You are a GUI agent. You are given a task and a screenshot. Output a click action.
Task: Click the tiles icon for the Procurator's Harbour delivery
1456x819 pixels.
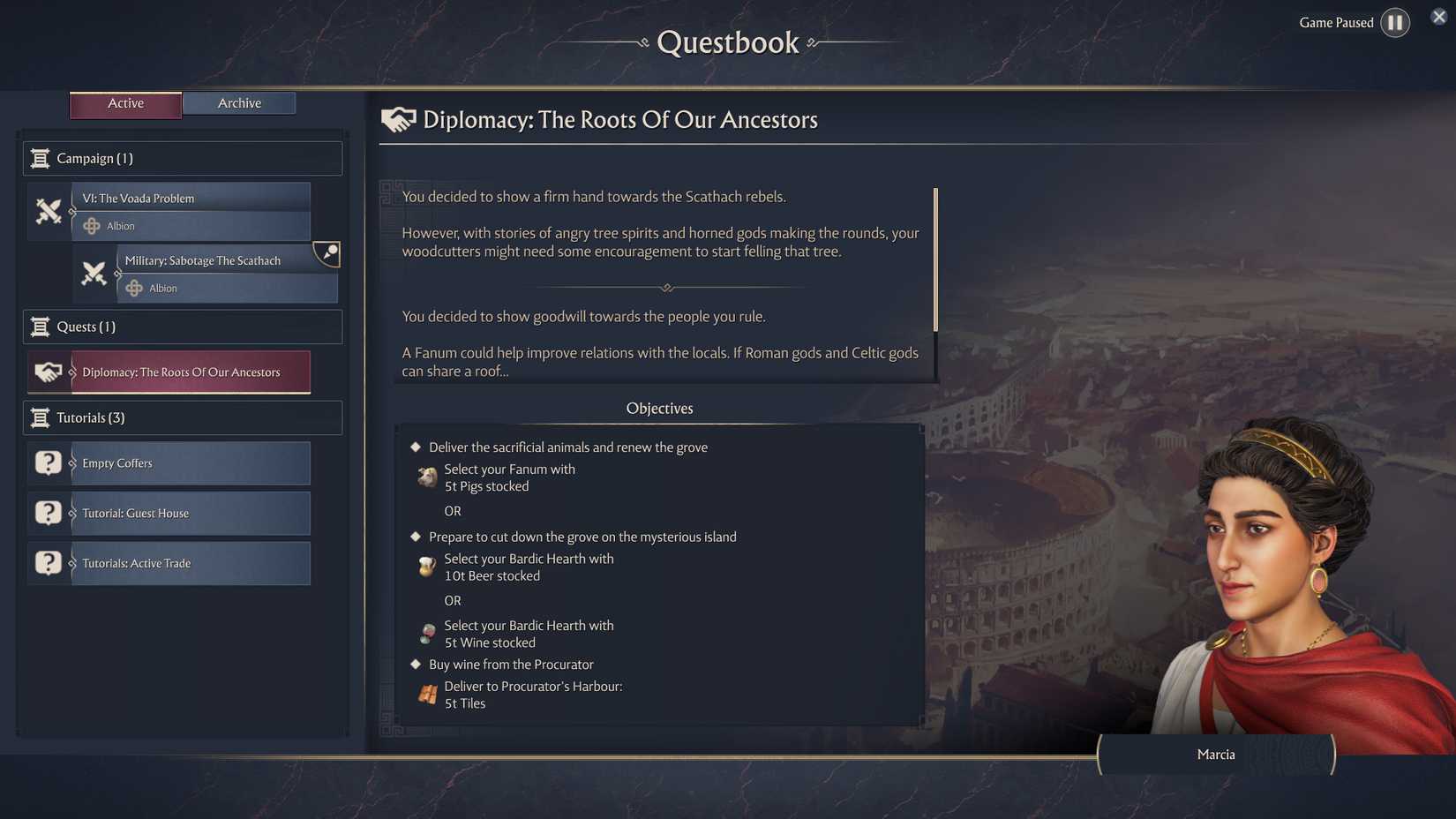(x=426, y=694)
